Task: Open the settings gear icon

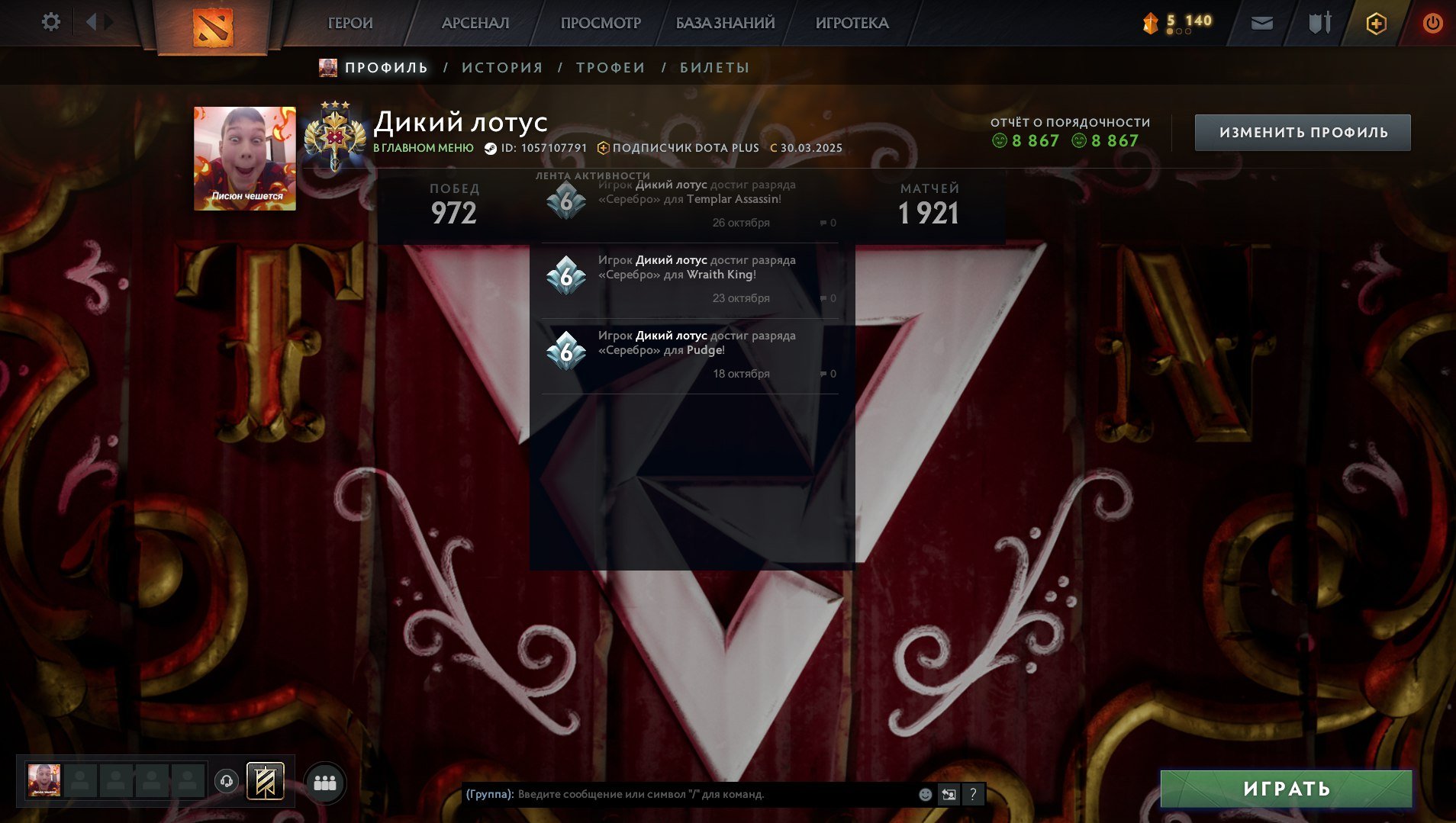Action: (50, 22)
